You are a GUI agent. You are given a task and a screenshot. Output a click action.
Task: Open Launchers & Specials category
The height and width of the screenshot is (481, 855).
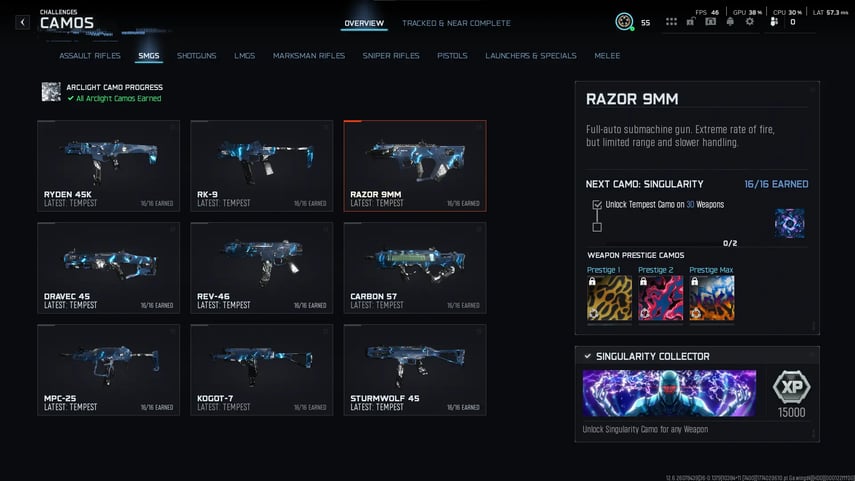click(x=531, y=56)
